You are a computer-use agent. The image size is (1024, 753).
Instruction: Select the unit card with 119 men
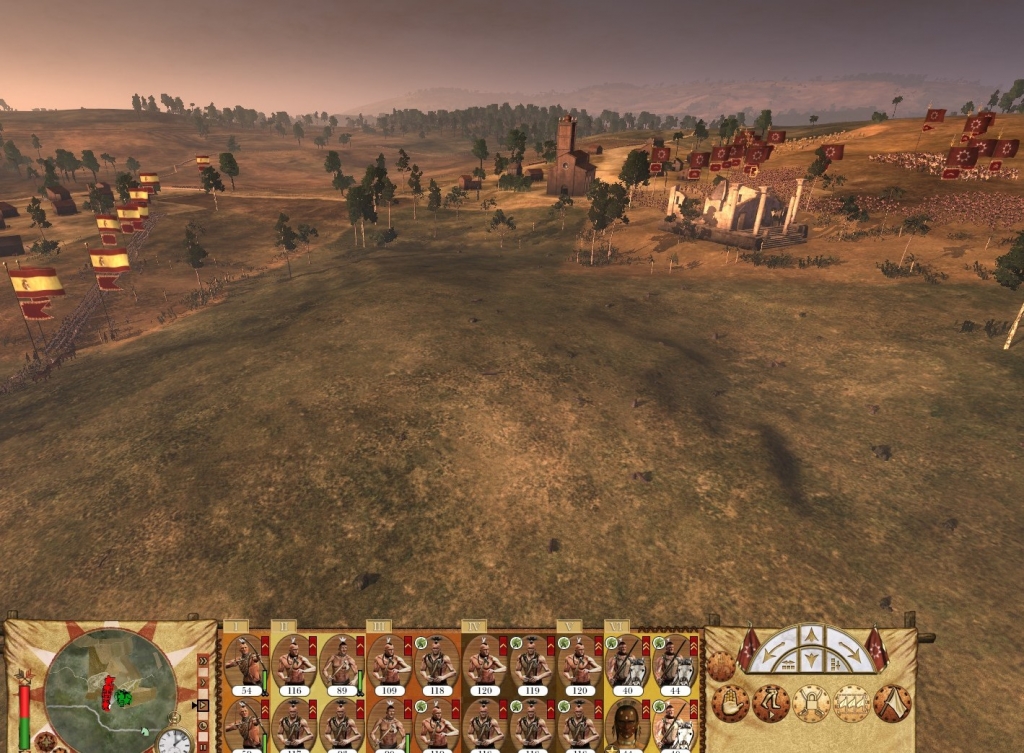532,664
